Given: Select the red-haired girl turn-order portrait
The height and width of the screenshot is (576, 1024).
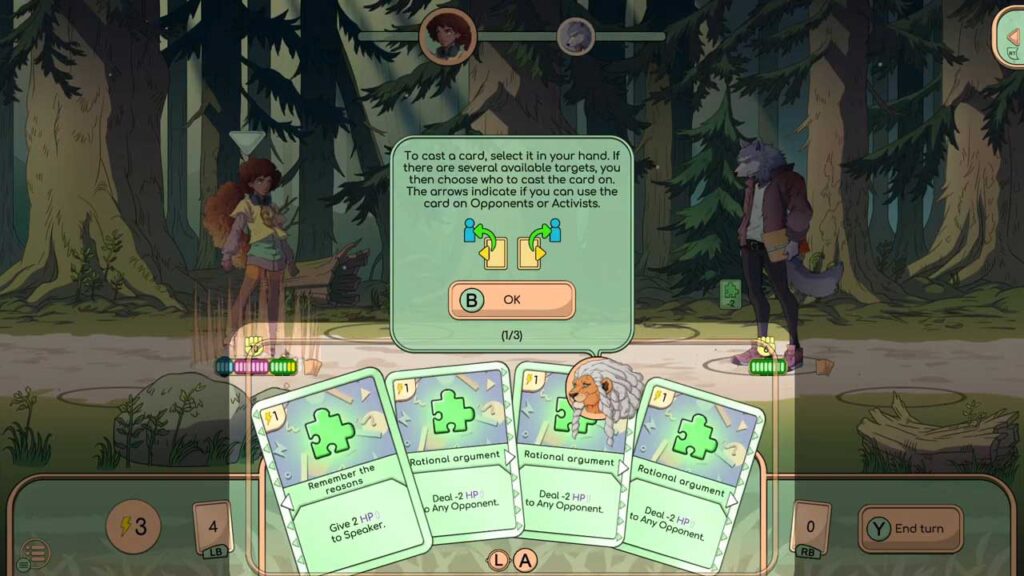Looking at the screenshot, I should point(446,37).
